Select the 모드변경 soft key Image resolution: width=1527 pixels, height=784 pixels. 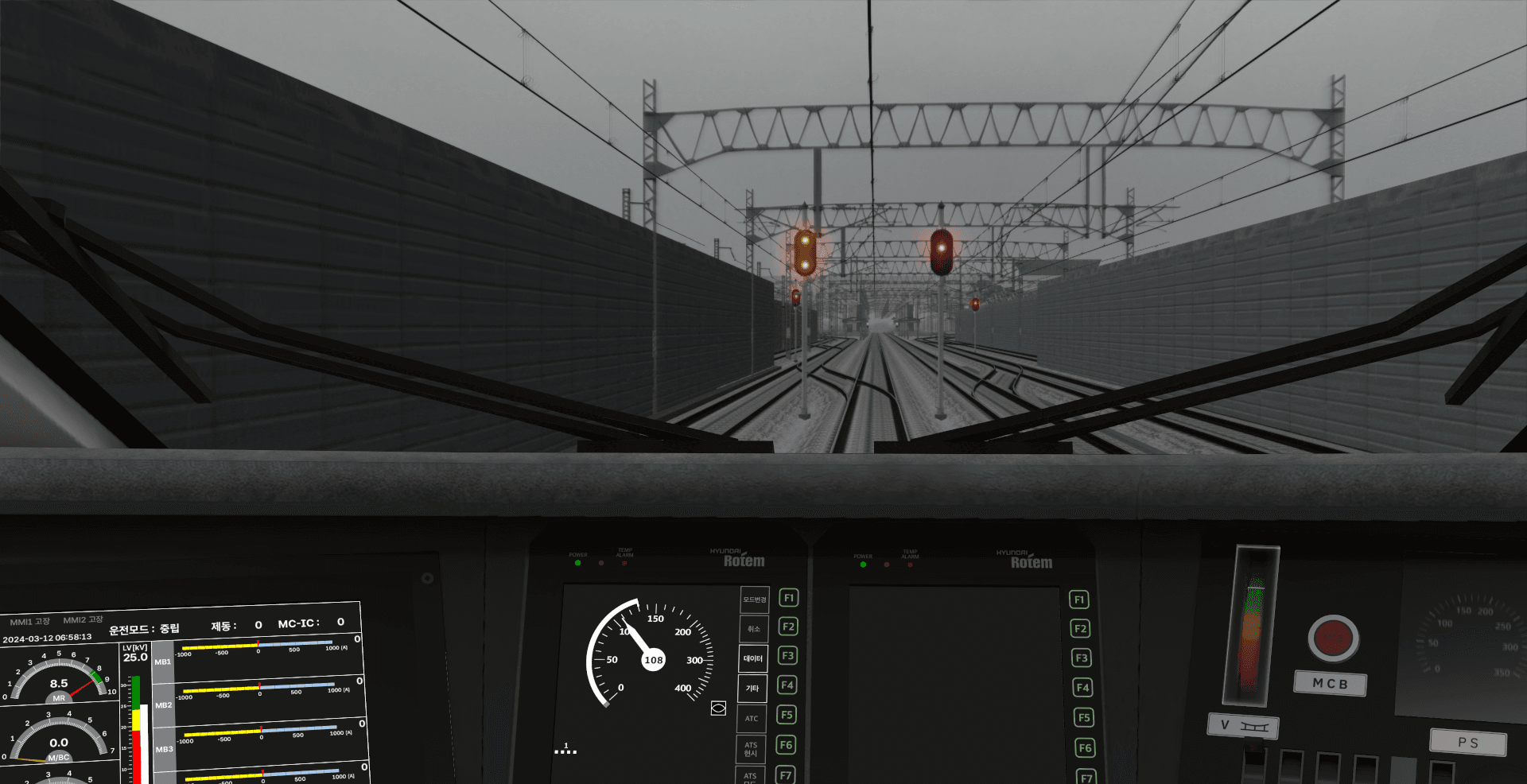point(754,600)
